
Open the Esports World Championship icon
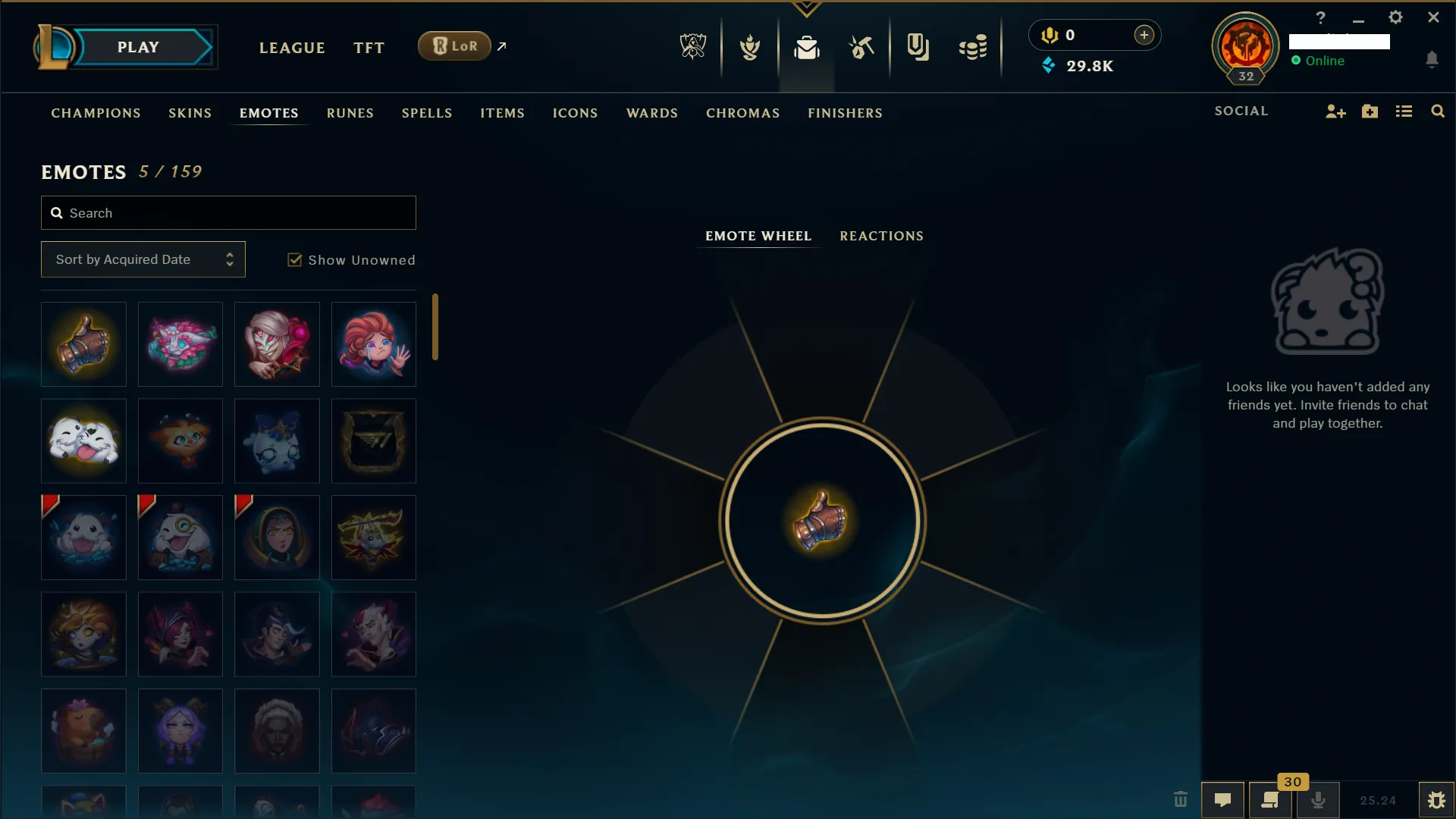click(694, 45)
